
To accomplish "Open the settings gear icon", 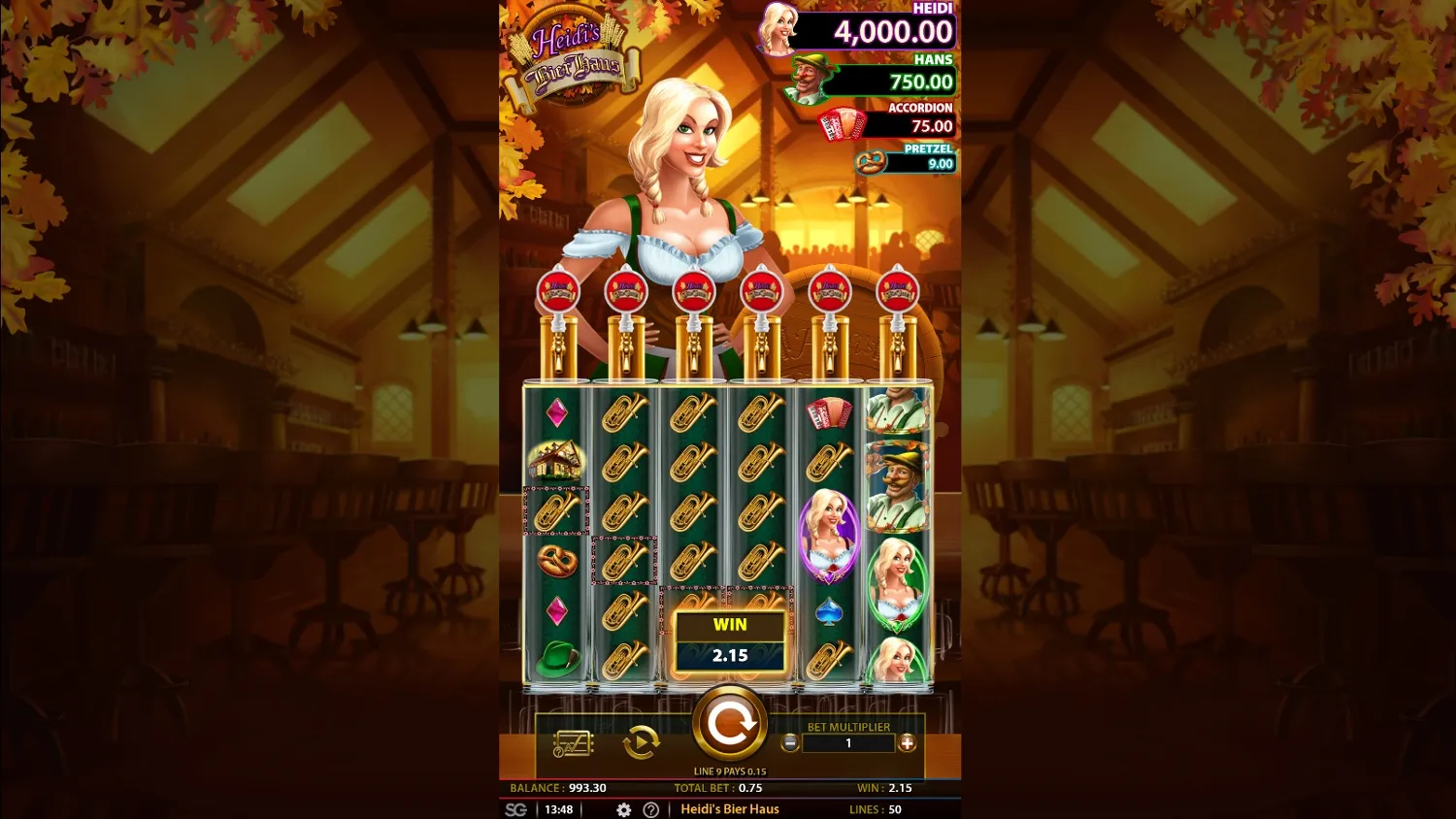I will point(622,808).
